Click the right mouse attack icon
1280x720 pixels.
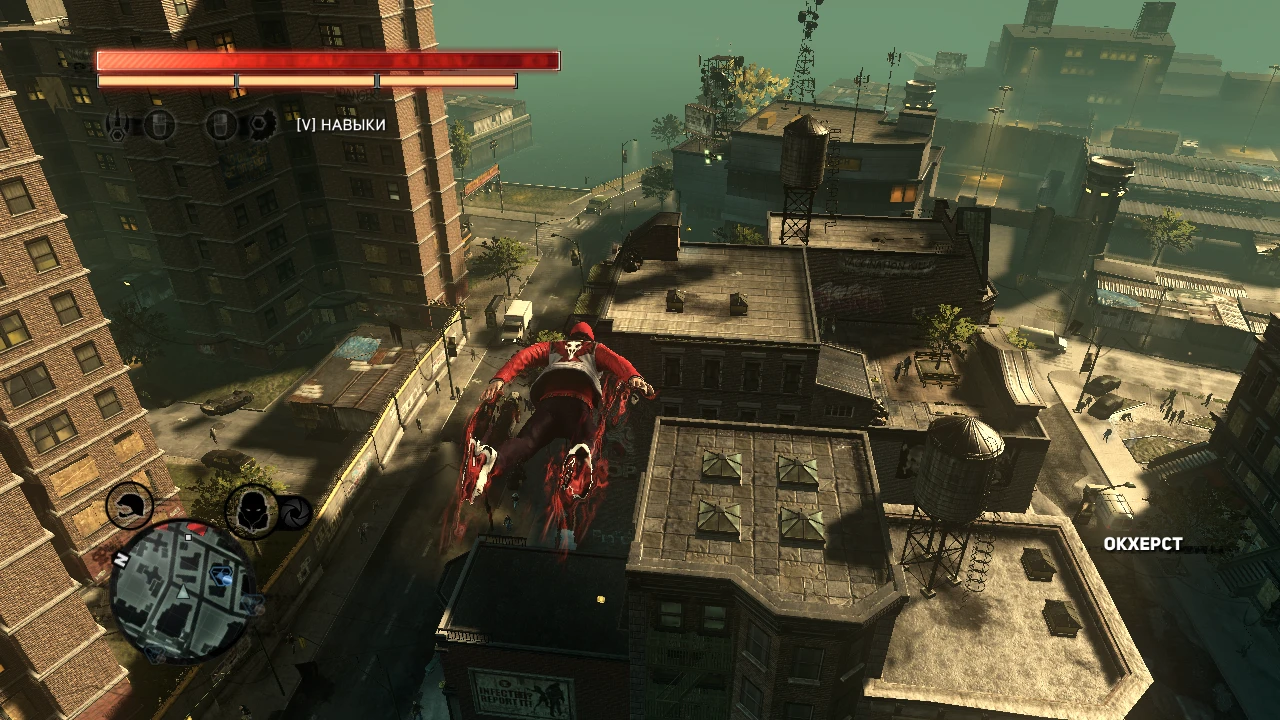224,125
